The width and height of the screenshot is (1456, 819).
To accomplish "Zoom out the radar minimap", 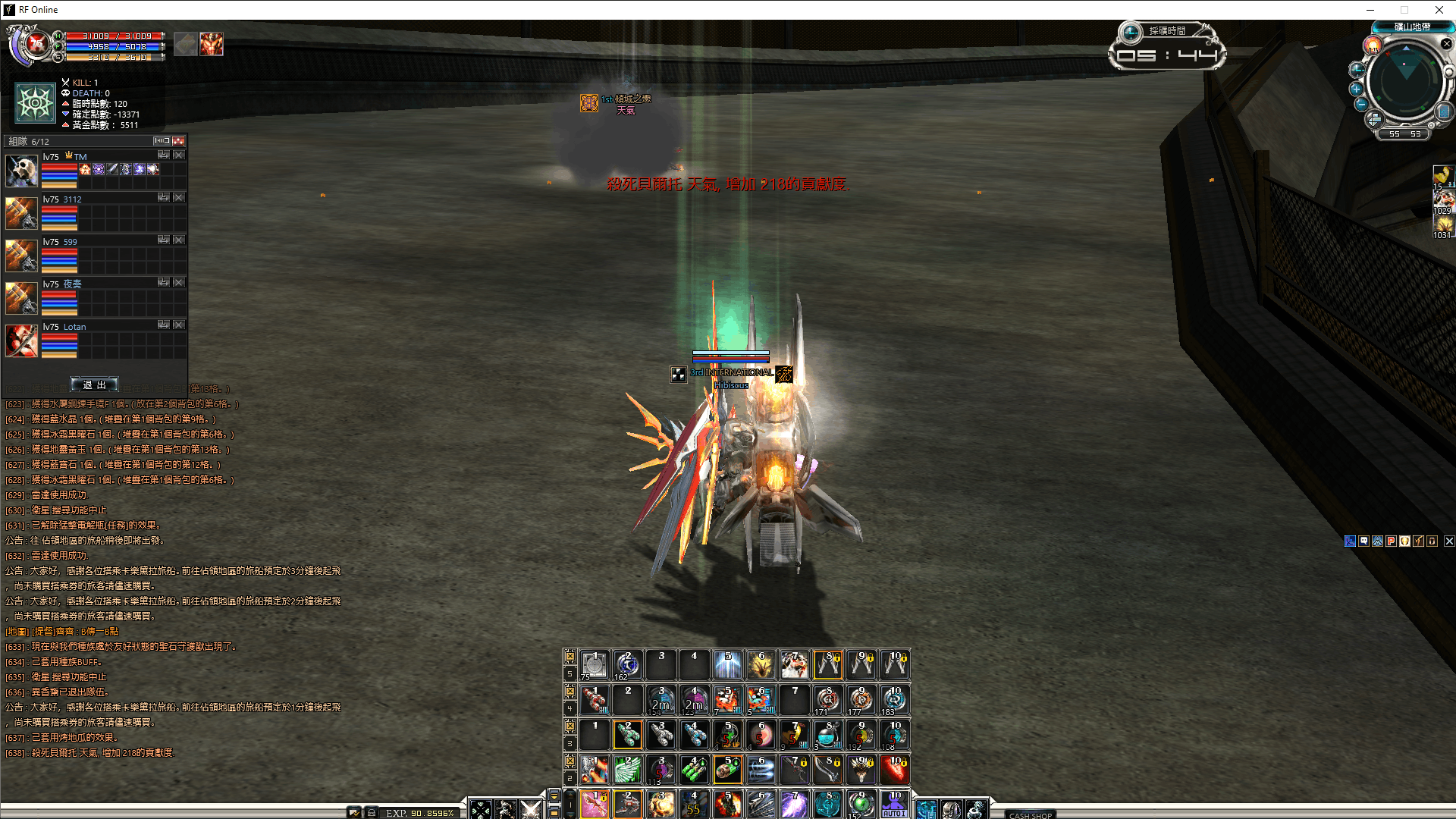I will [x=1361, y=105].
